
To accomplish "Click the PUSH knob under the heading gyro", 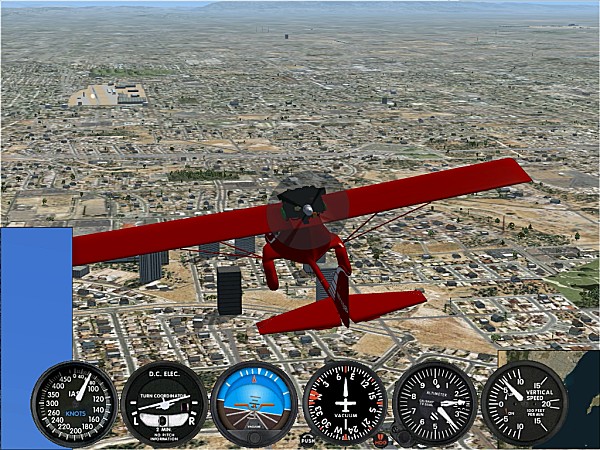I will pyautogui.click(x=308, y=439).
